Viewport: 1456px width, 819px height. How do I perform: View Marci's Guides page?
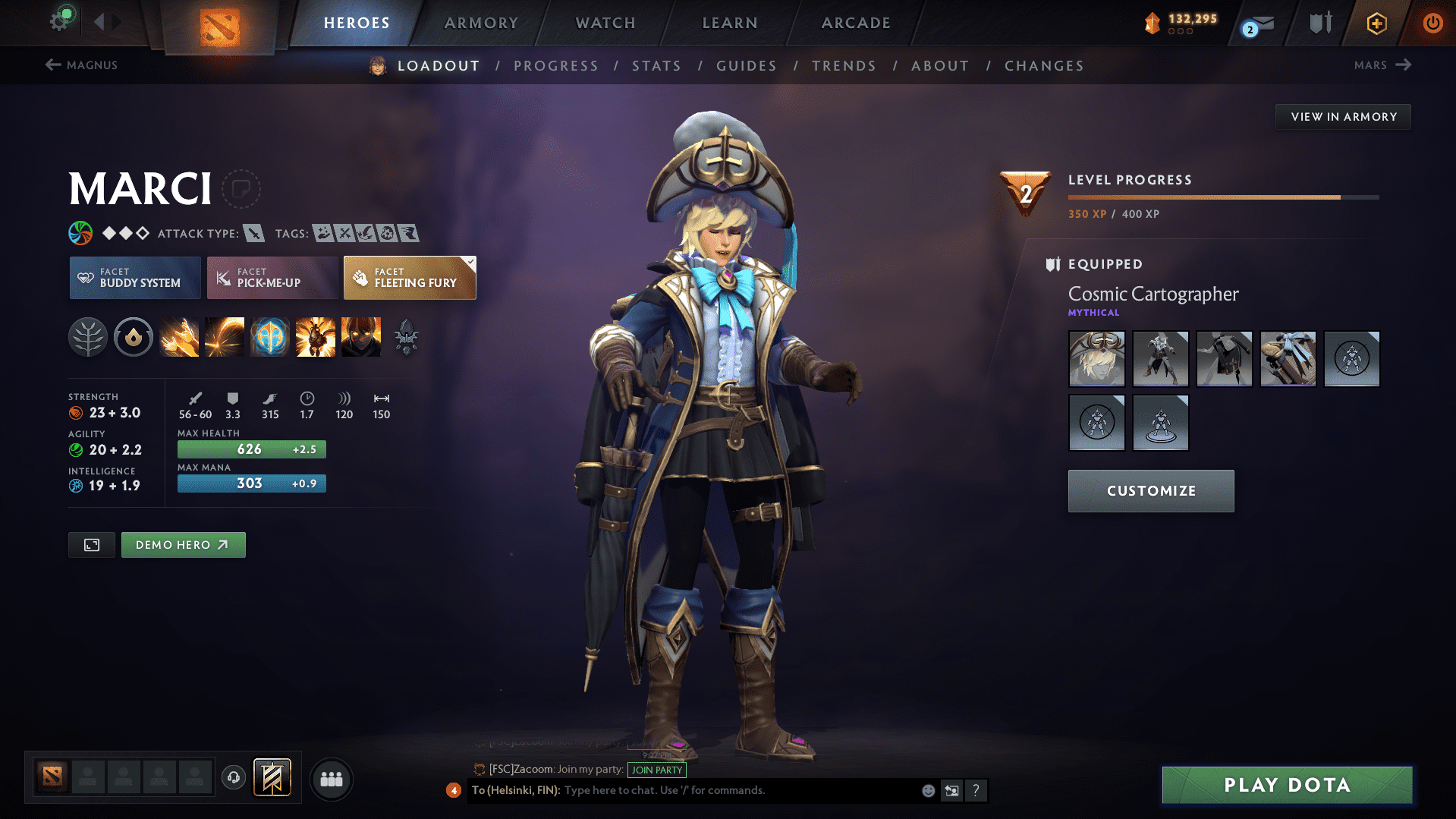[747, 66]
